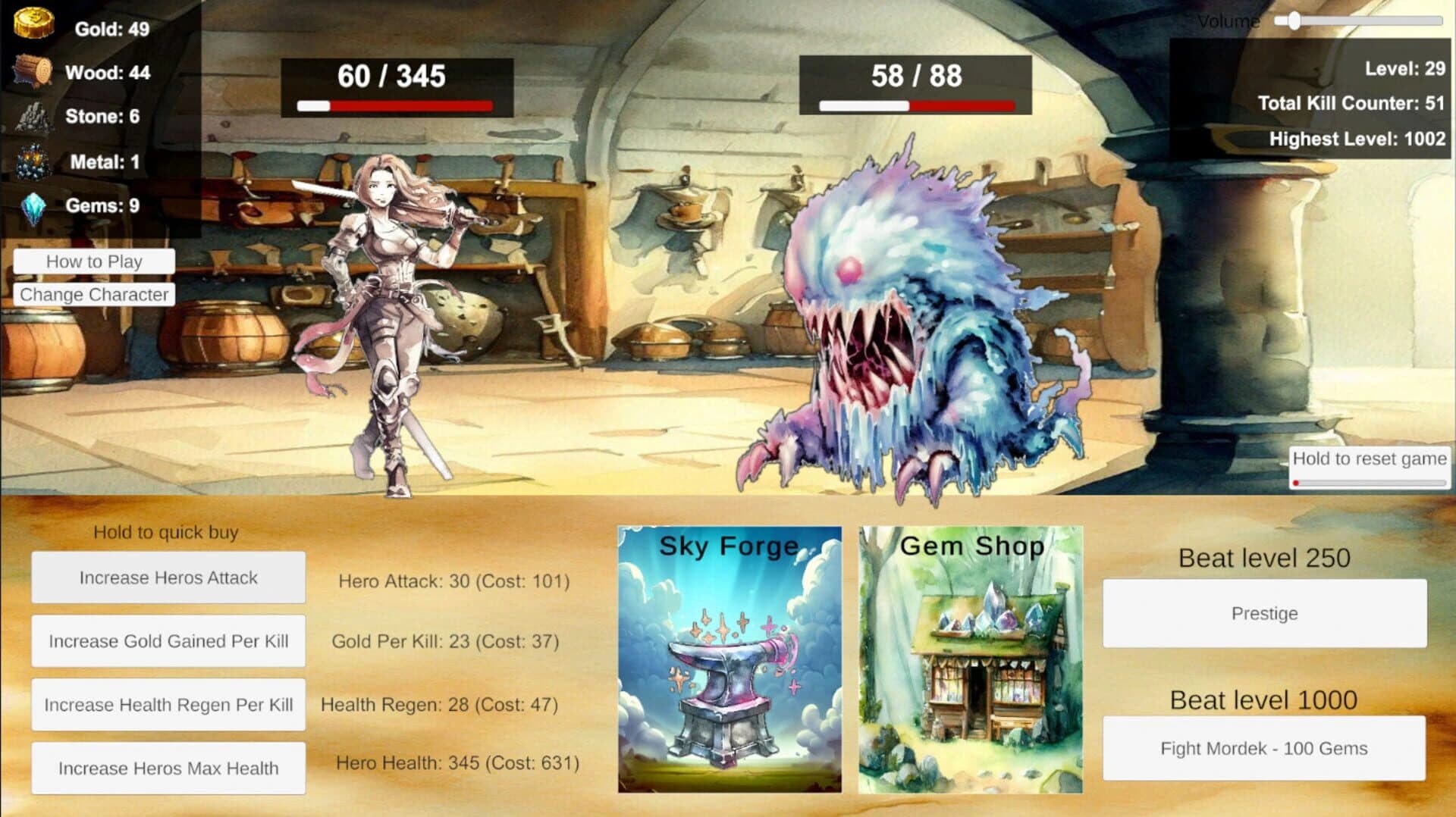1456x817 pixels.
Task: Activate Increase Gold Gained Per Kill
Action: [168, 640]
